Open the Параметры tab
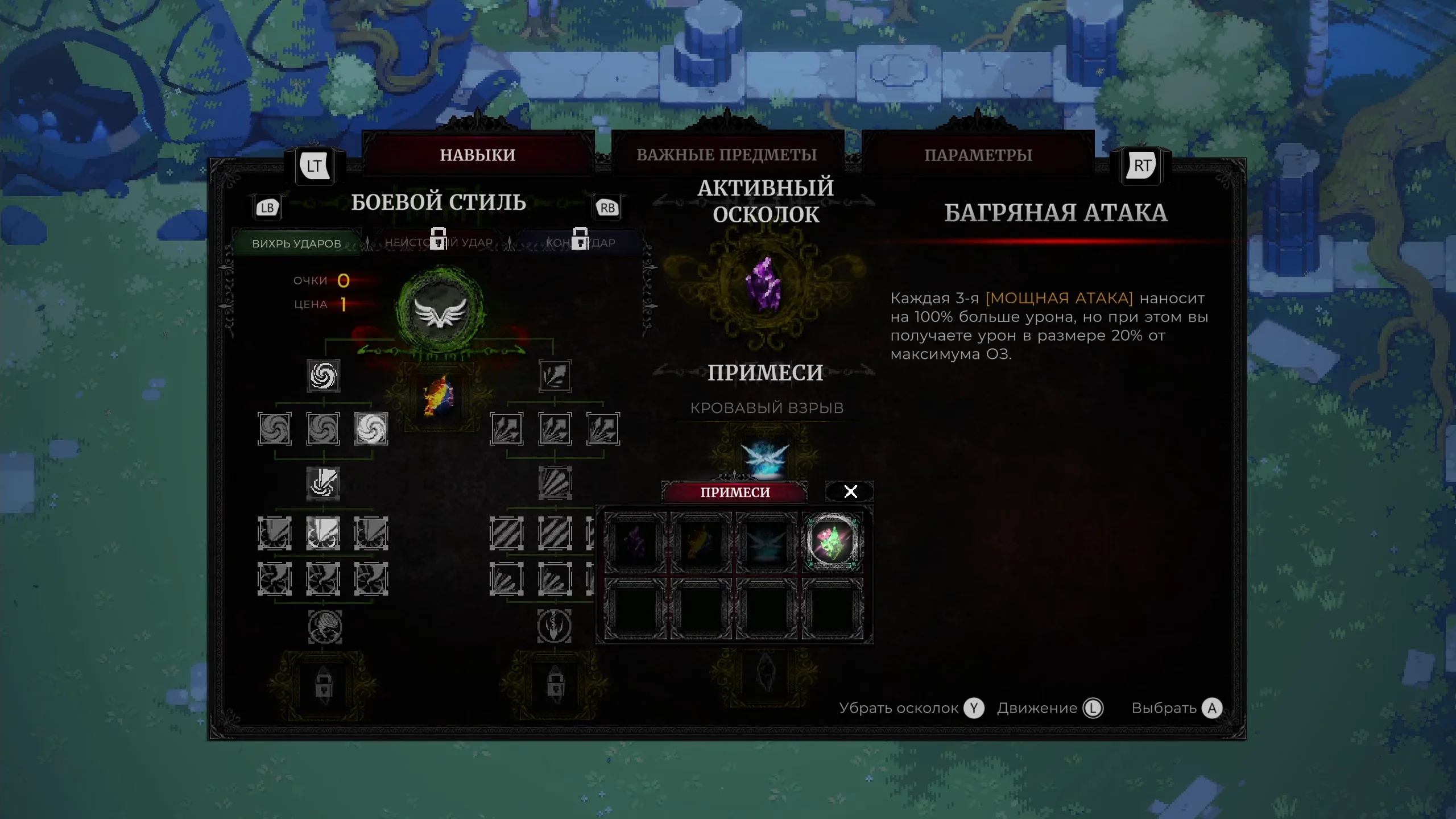This screenshot has width=1456, height=819. pos(978,155)
